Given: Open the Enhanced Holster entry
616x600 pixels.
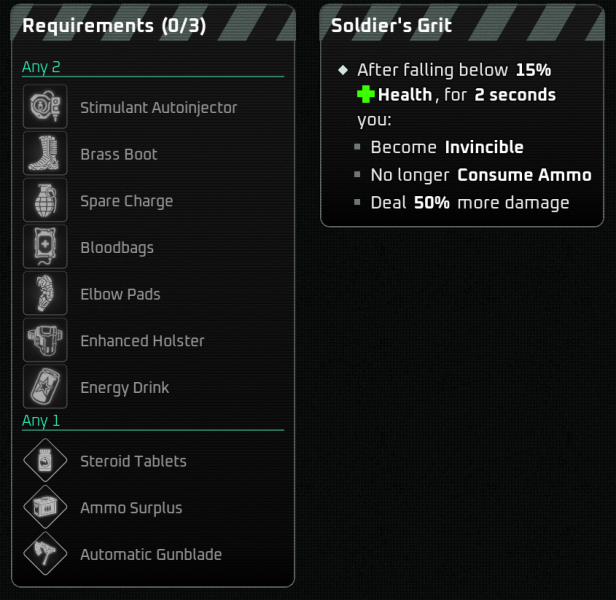Looking at the screenshot, I should pos(141,341).
